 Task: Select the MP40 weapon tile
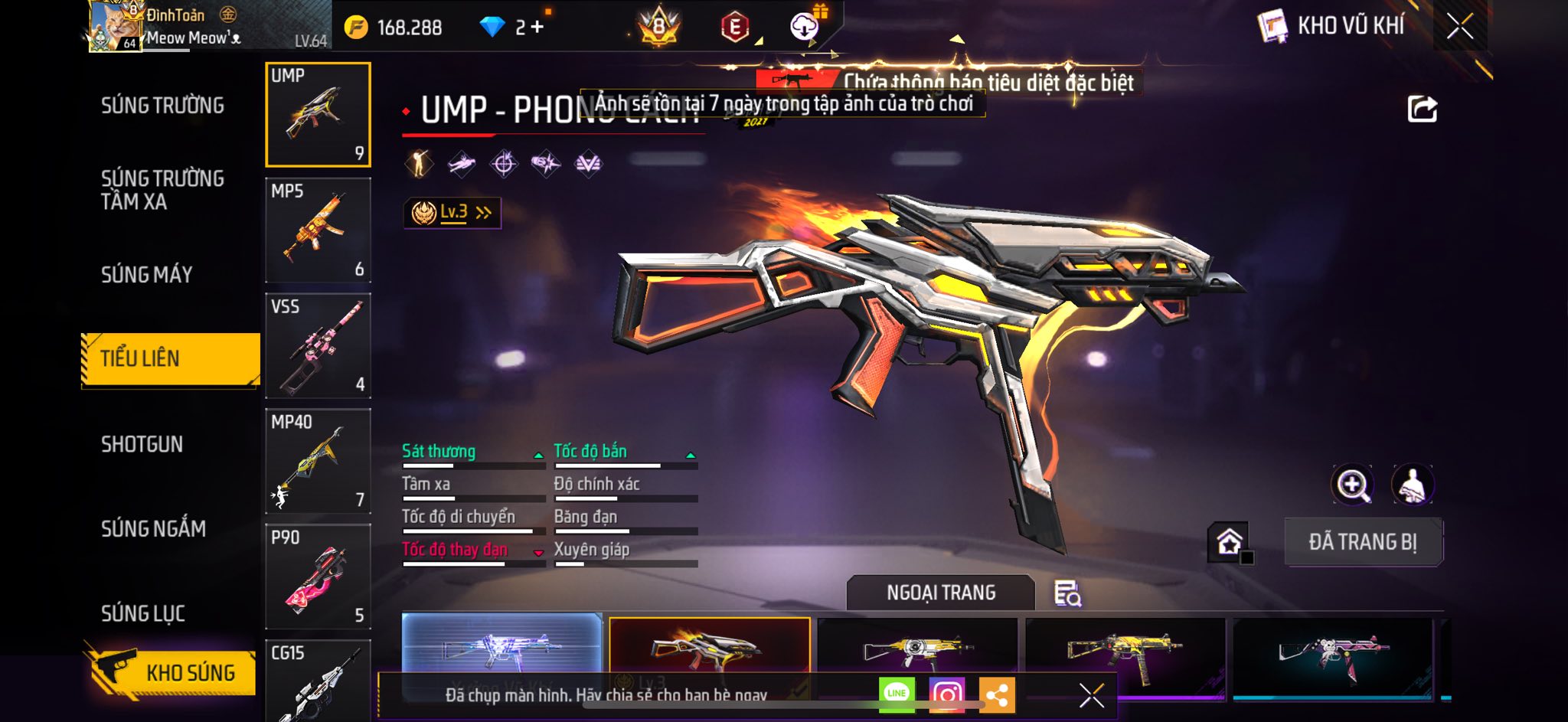pos(318,461)
